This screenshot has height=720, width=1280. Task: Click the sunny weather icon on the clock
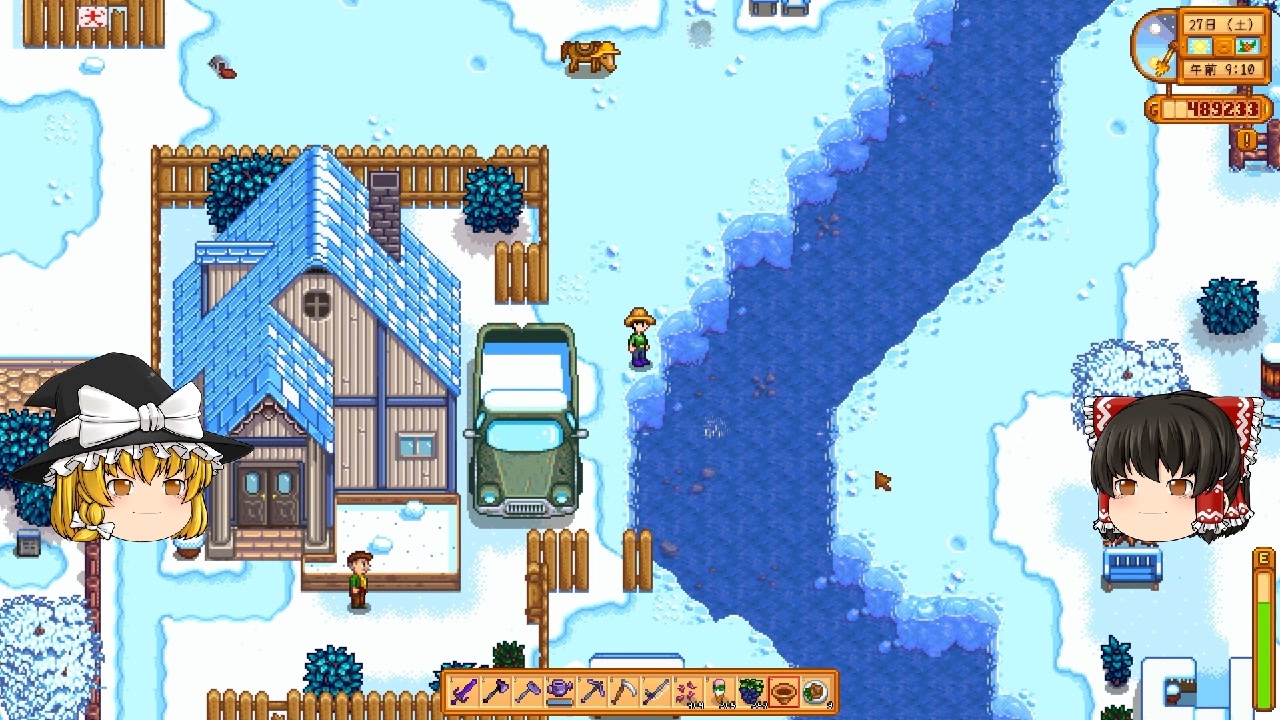coord(1198,46)
